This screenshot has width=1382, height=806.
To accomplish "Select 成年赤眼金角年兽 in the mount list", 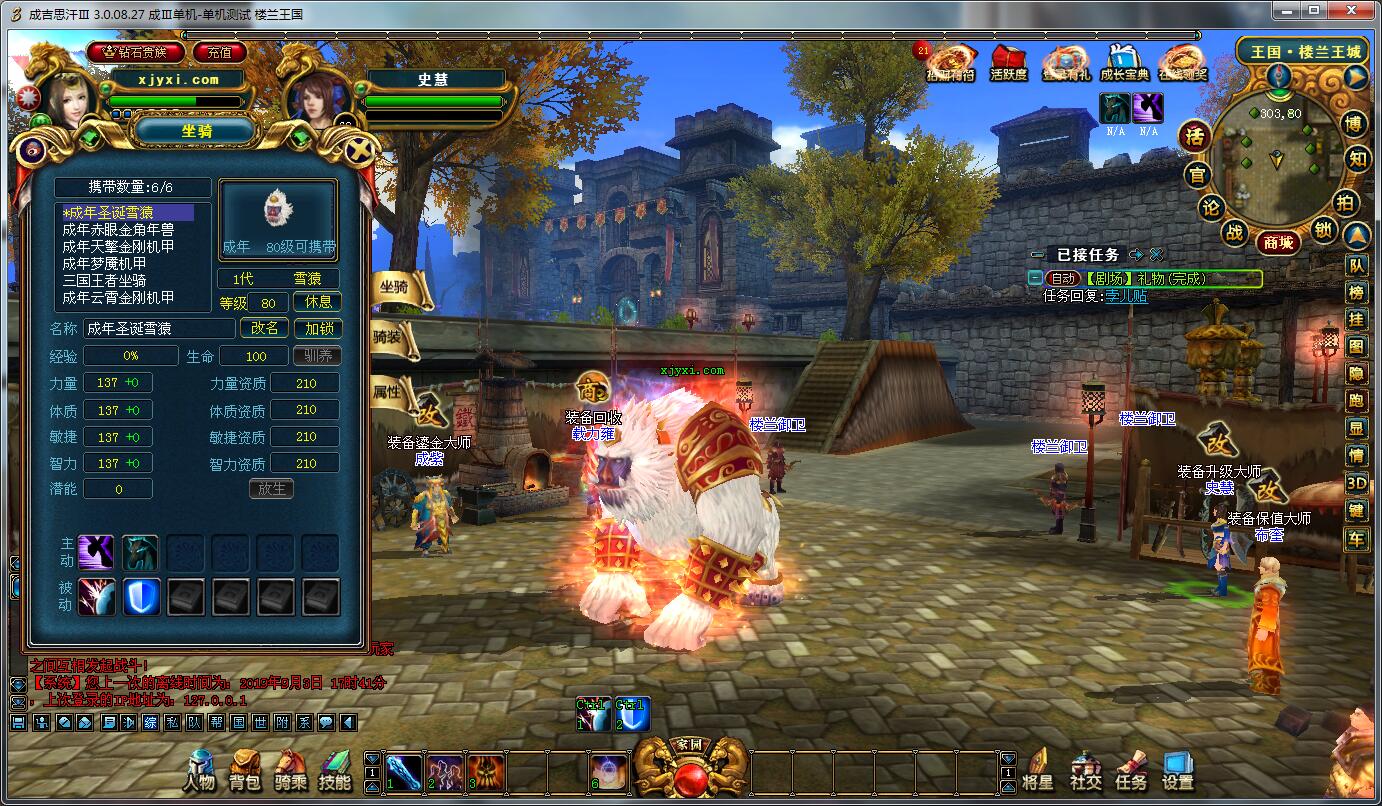I will (118, 229).
